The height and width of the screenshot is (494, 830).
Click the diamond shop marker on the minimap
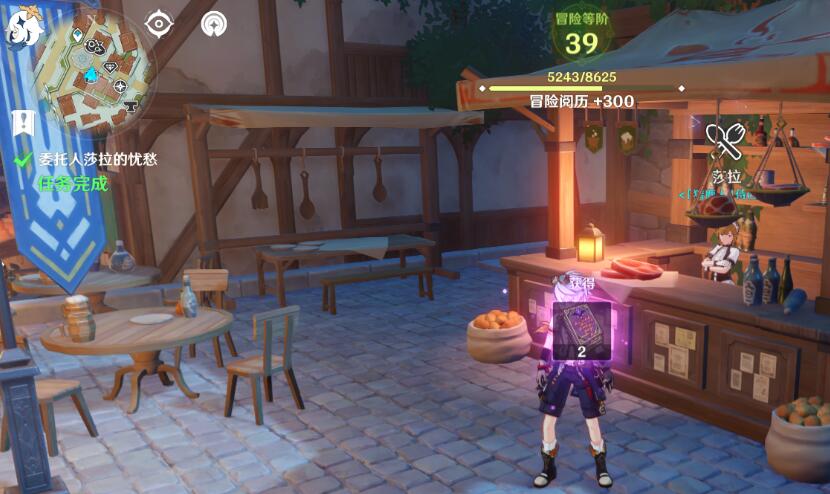coord(111,67)
